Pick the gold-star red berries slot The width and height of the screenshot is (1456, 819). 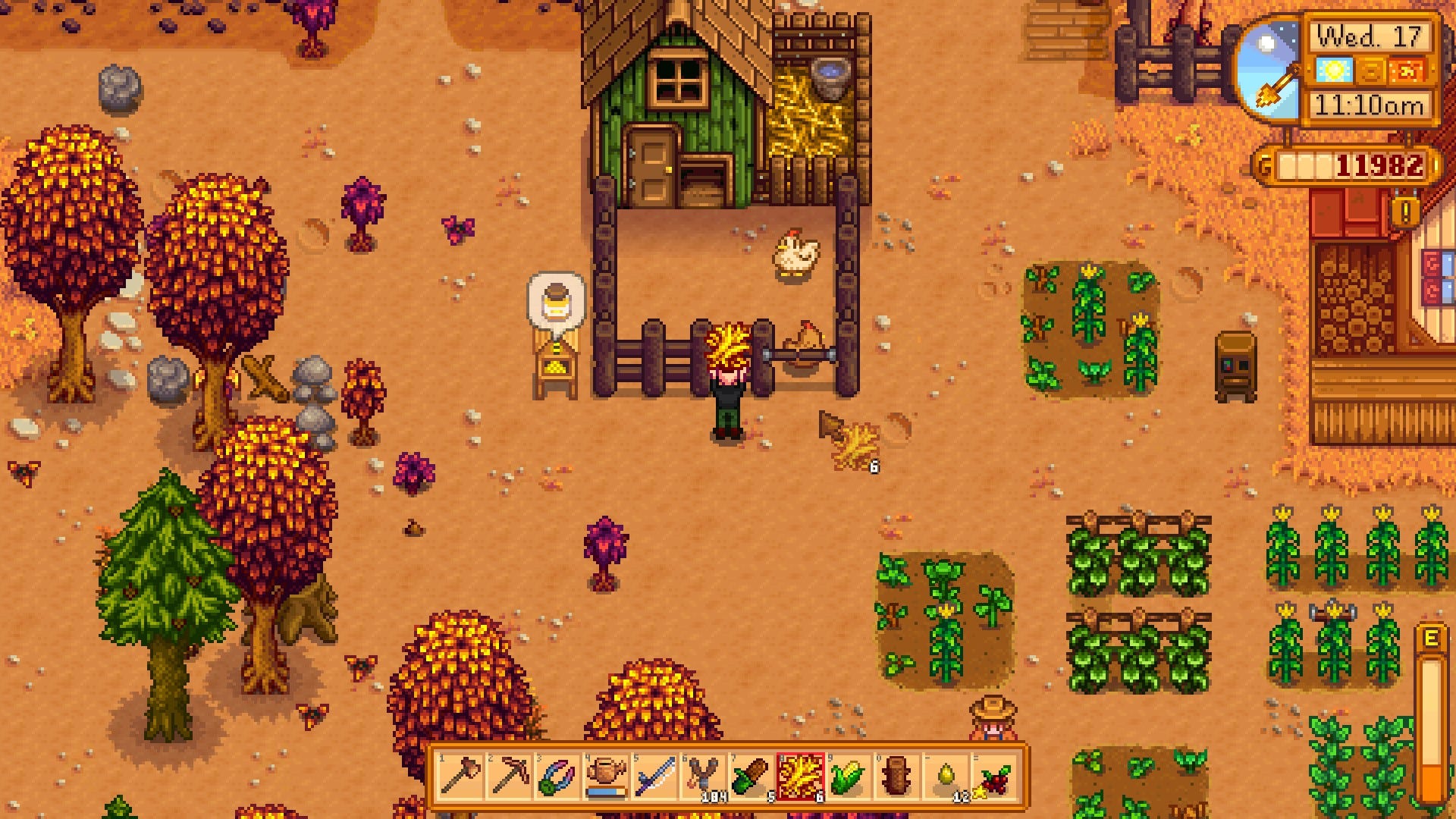pyautogui.click(x=994, y=777)
